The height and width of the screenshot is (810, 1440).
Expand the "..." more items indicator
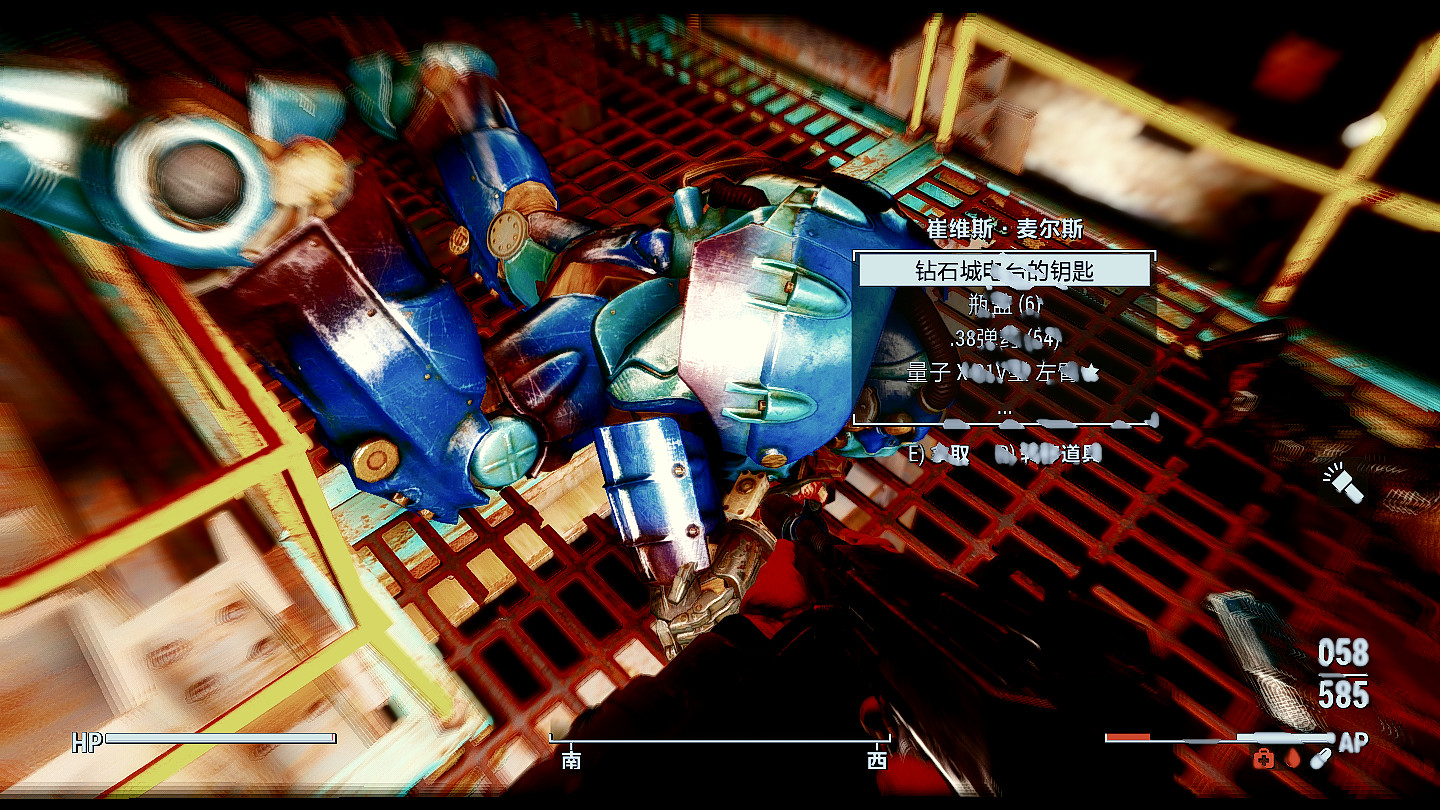point(1007,412)
